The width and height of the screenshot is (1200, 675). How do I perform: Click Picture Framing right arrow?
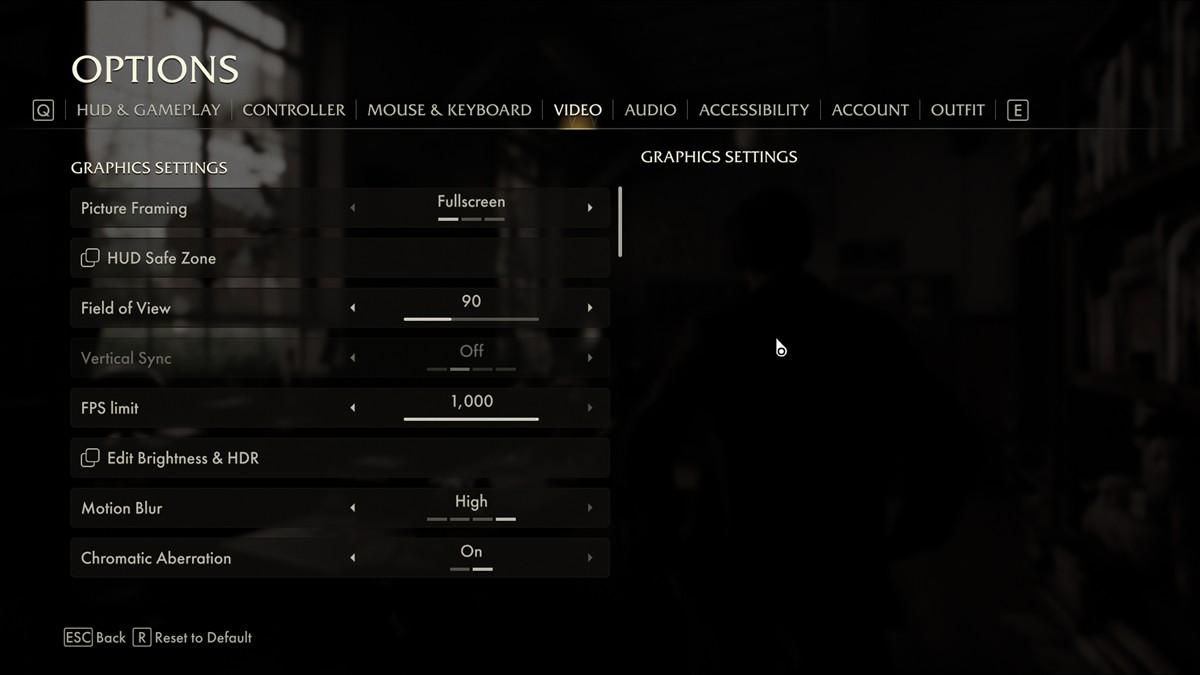590,208
